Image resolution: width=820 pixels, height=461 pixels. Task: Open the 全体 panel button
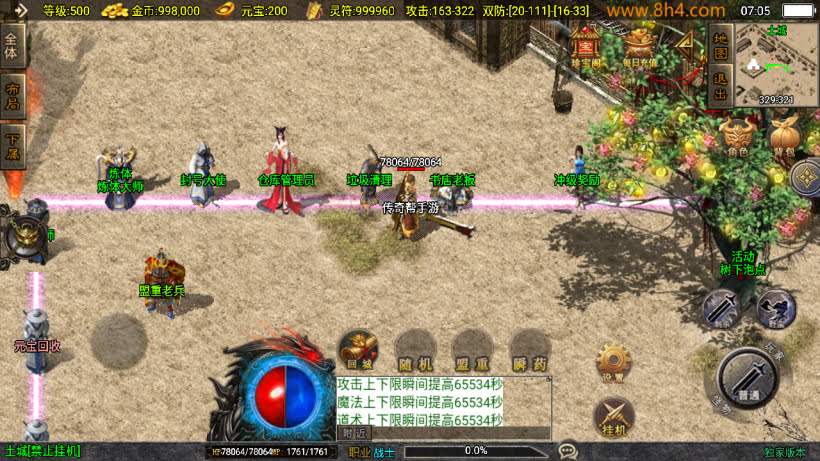(x=13, y=46)
